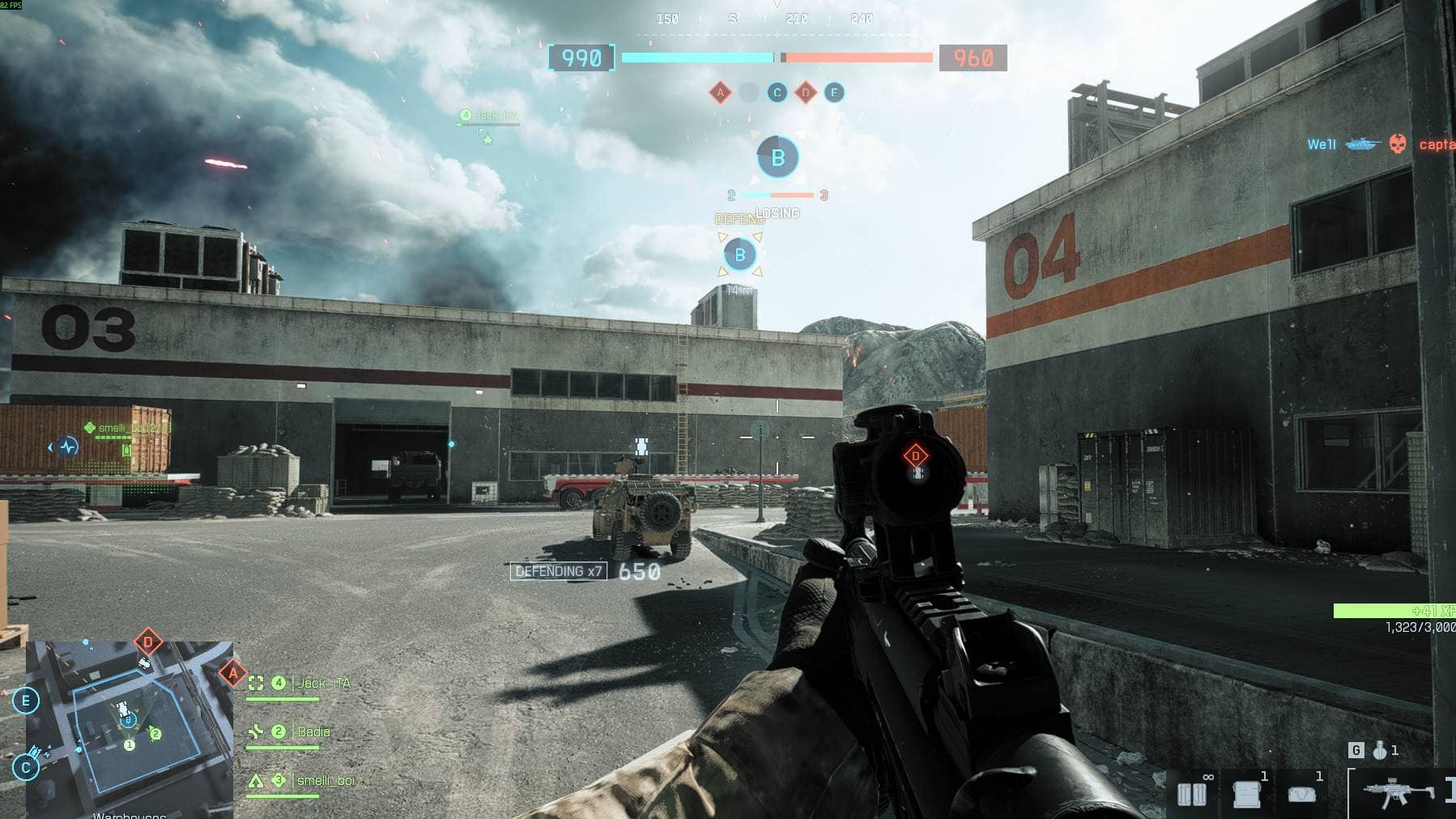Select the C objective in the top flag row
1456x819 pixels.
[777, 92]
